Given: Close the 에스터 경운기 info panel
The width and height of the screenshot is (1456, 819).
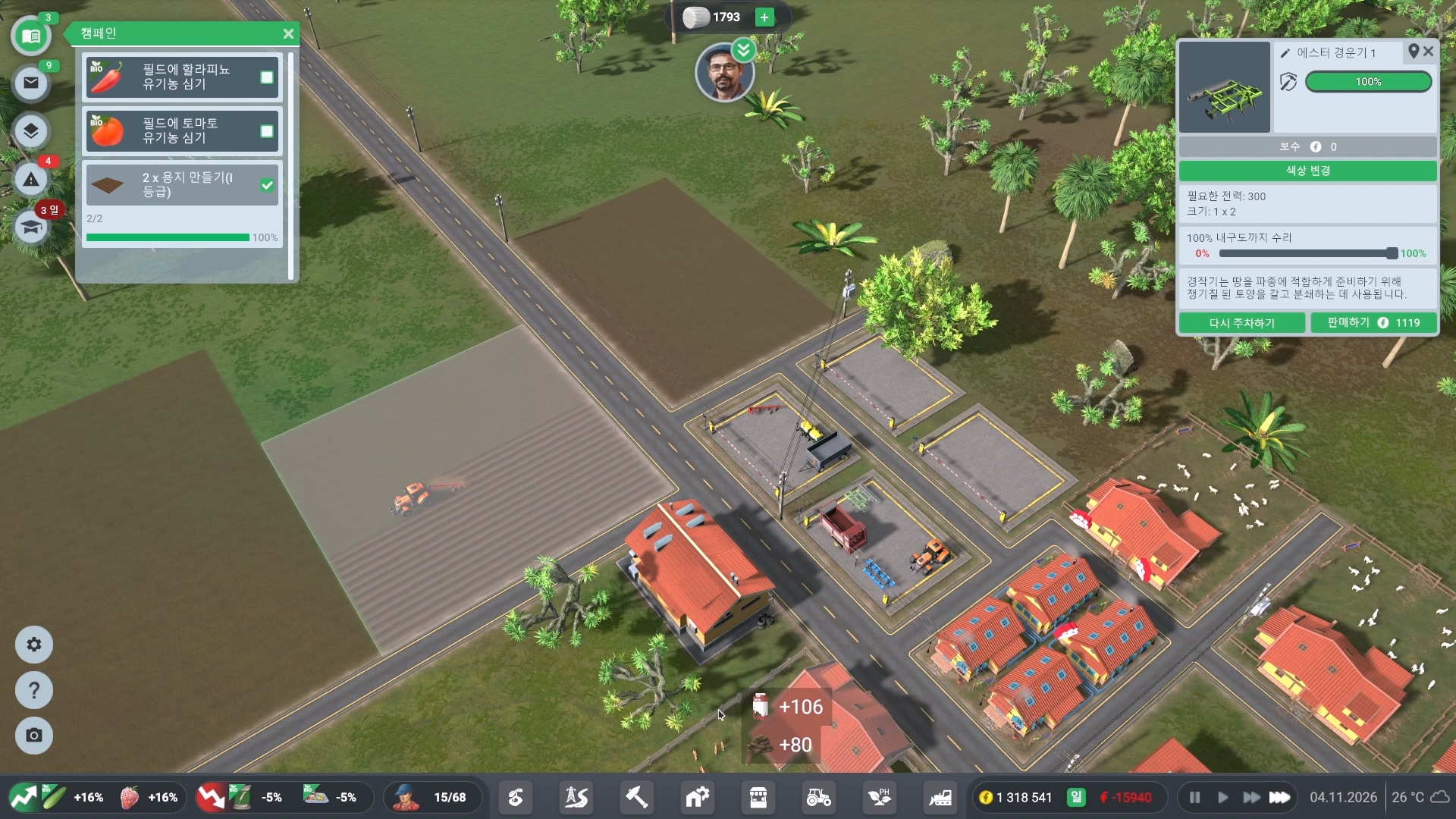Looking at the screenshot, I should pos(1429,52).
